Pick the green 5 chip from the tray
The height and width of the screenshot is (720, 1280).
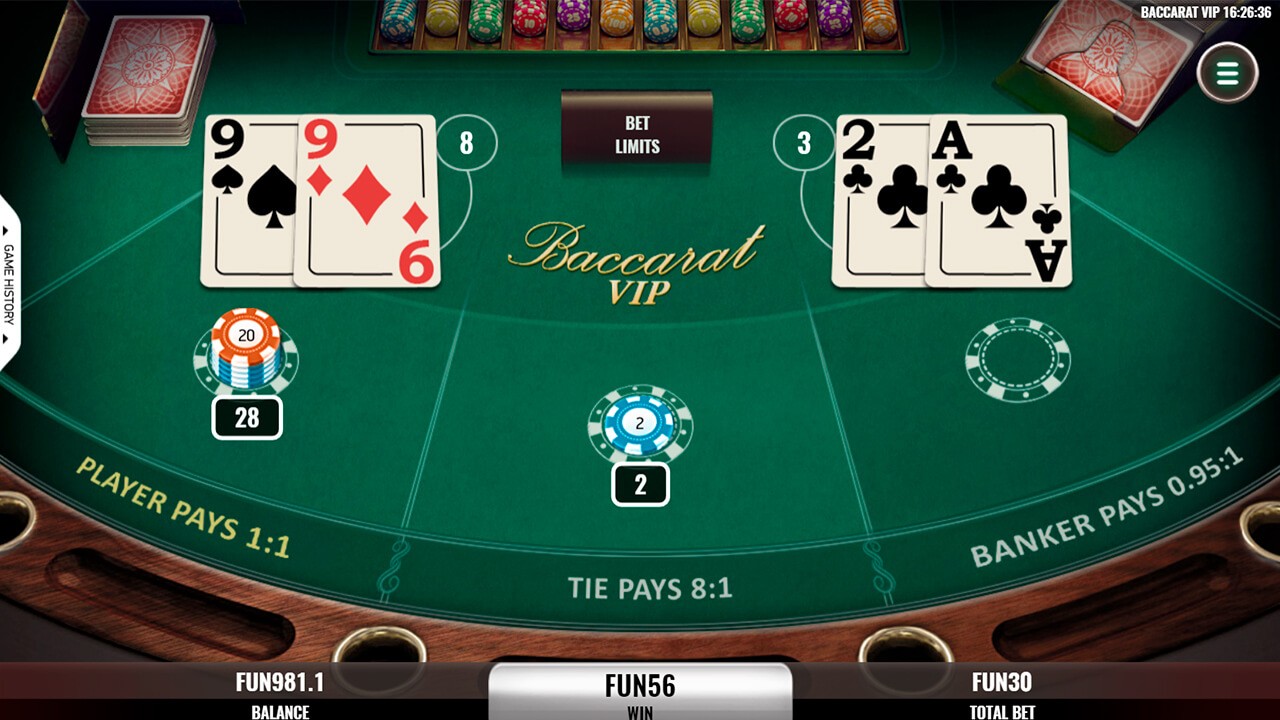click(485, 20)
